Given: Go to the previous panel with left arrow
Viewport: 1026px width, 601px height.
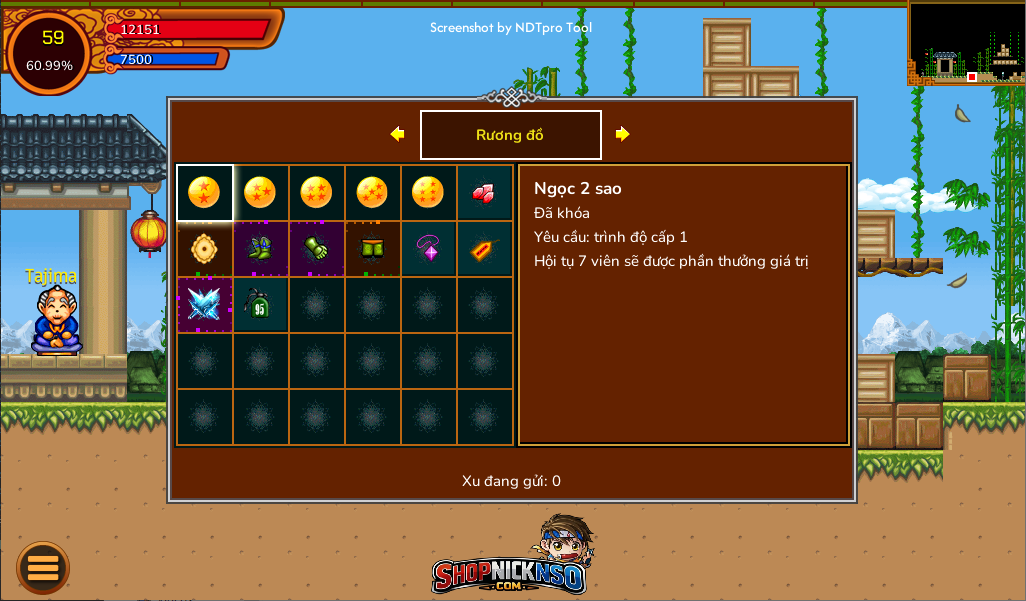Looking at the screenshot, I should [397, 134].
